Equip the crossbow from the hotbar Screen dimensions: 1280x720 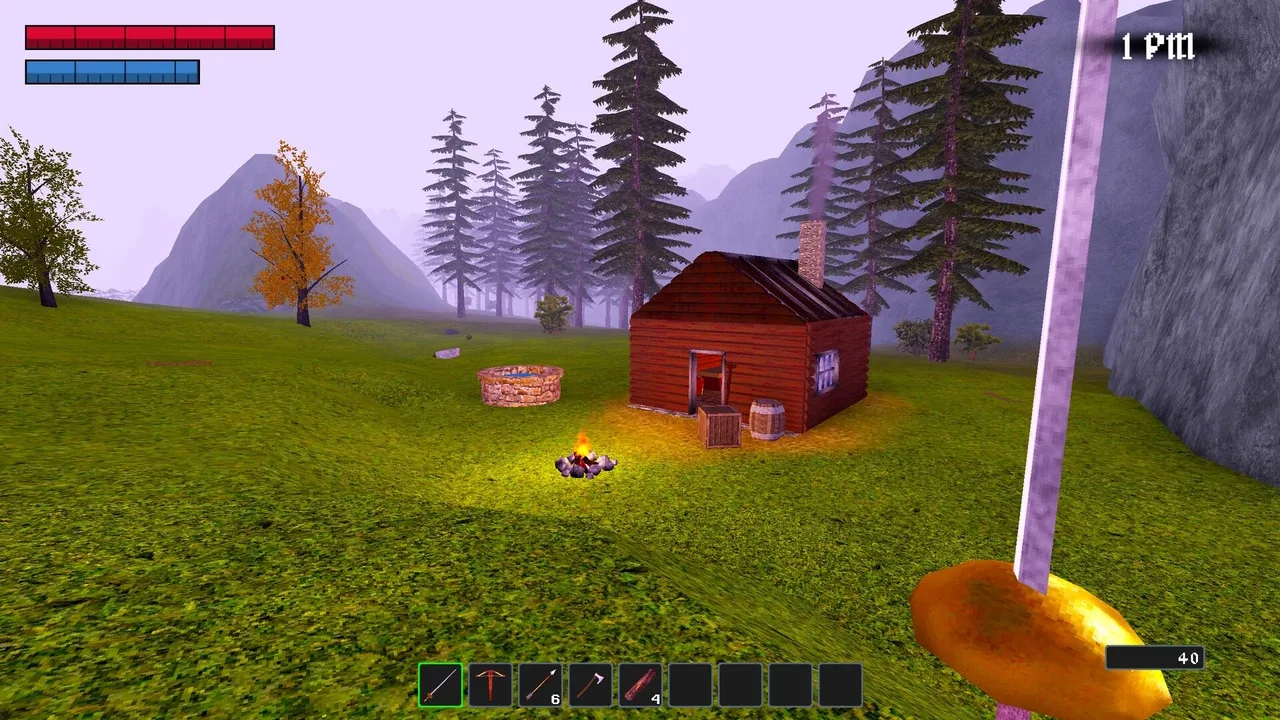tap(490, 685)
